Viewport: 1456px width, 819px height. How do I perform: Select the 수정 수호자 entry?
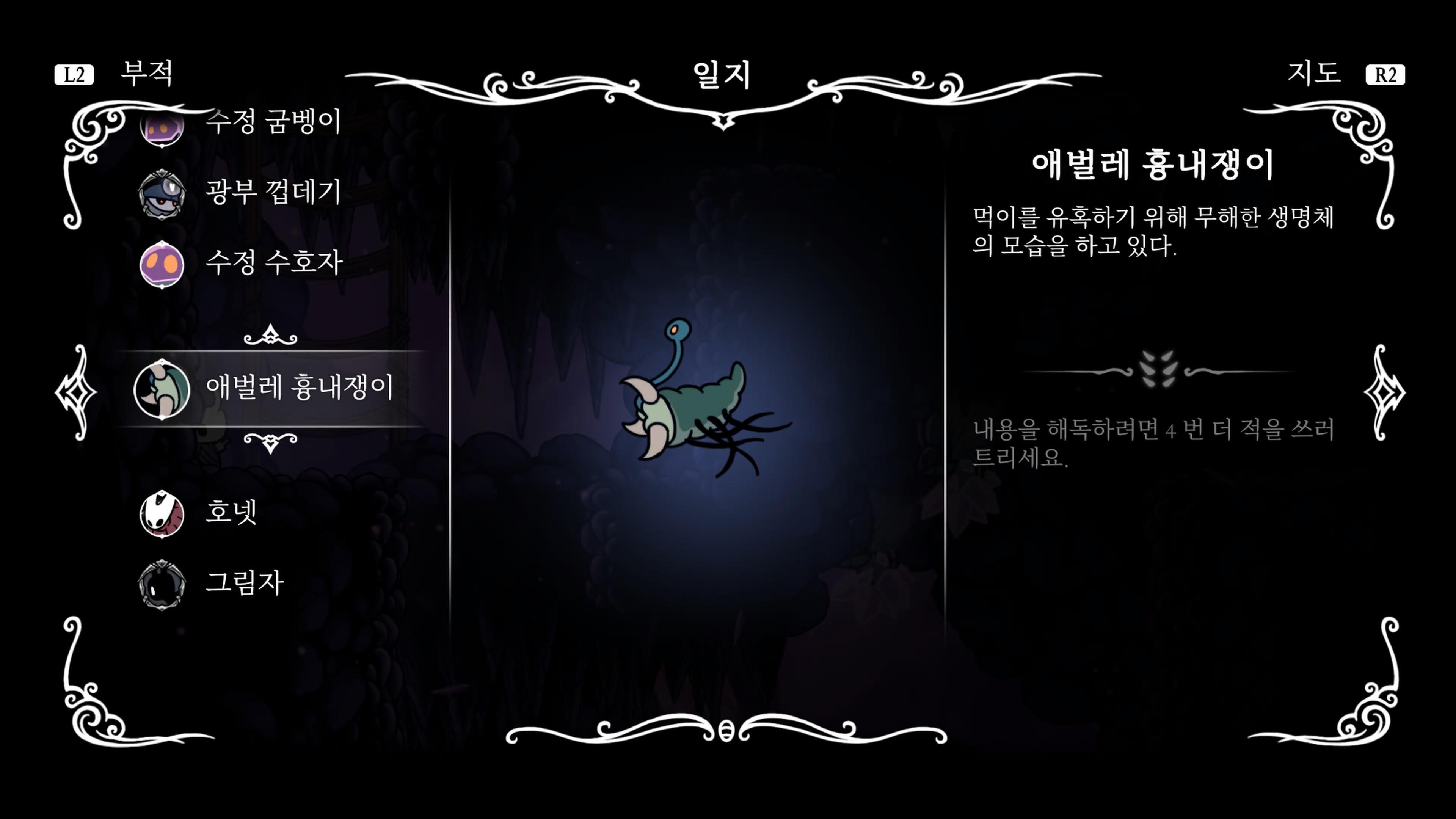click(x=273, y=264)
